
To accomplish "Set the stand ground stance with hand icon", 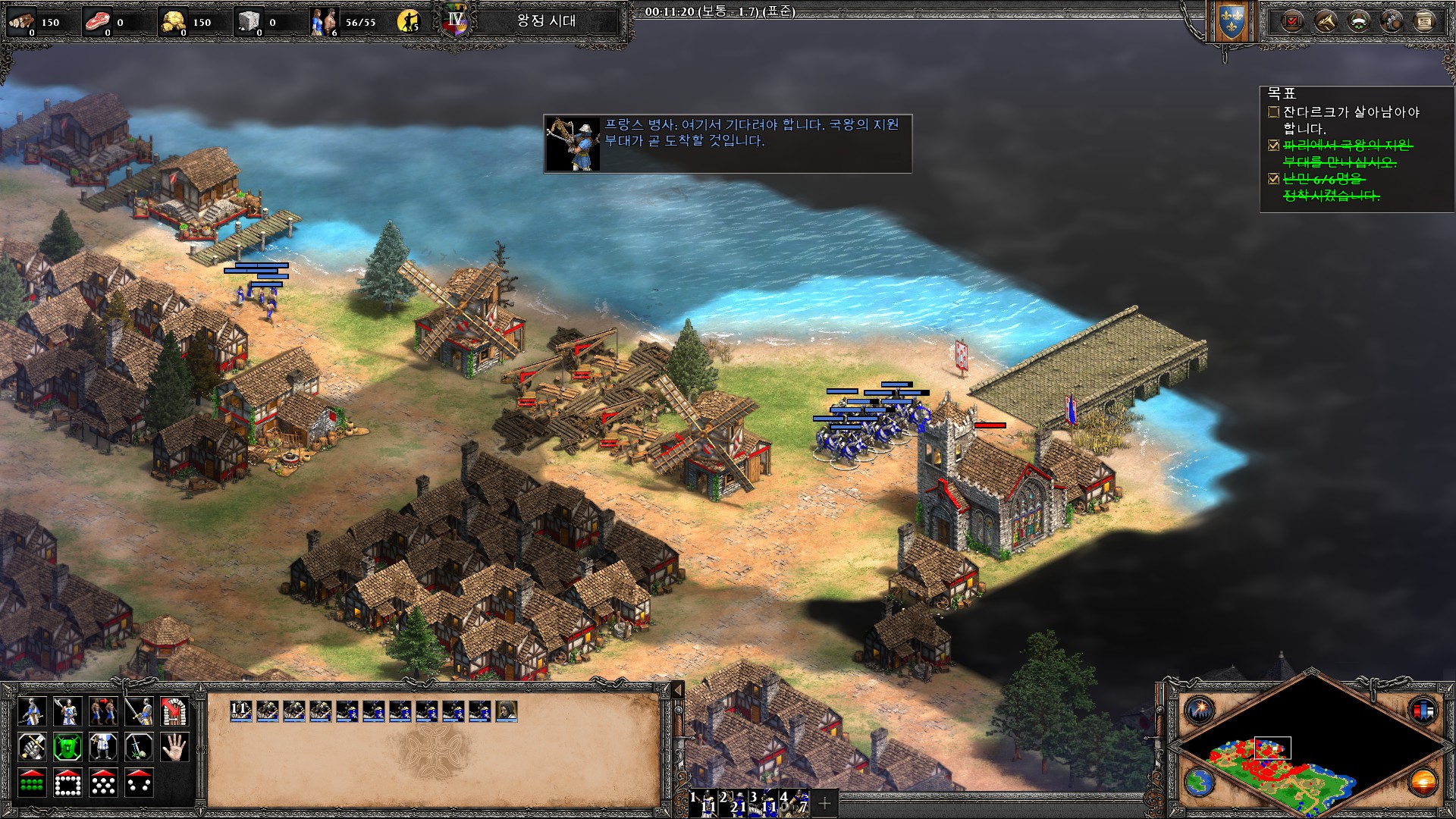I will point(174,748).
